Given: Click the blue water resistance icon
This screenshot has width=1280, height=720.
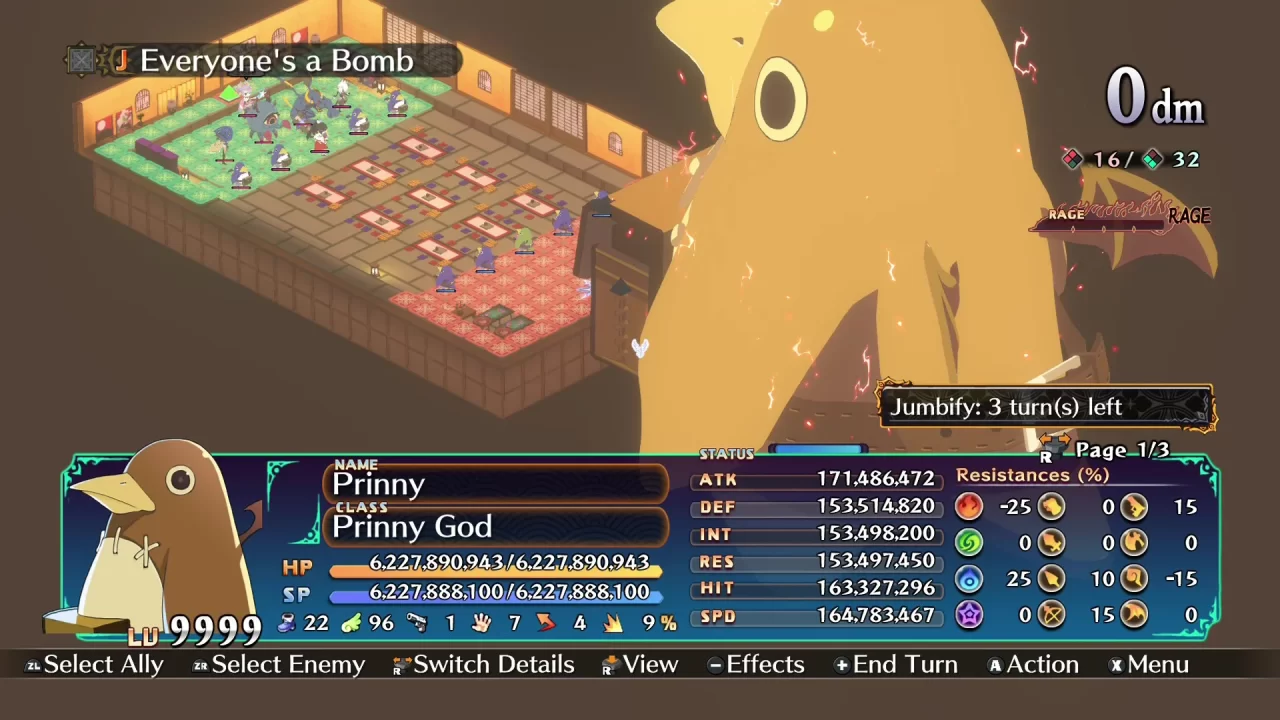Looking at the screenshot, I should pyautogui.click(x=968, y=578).
